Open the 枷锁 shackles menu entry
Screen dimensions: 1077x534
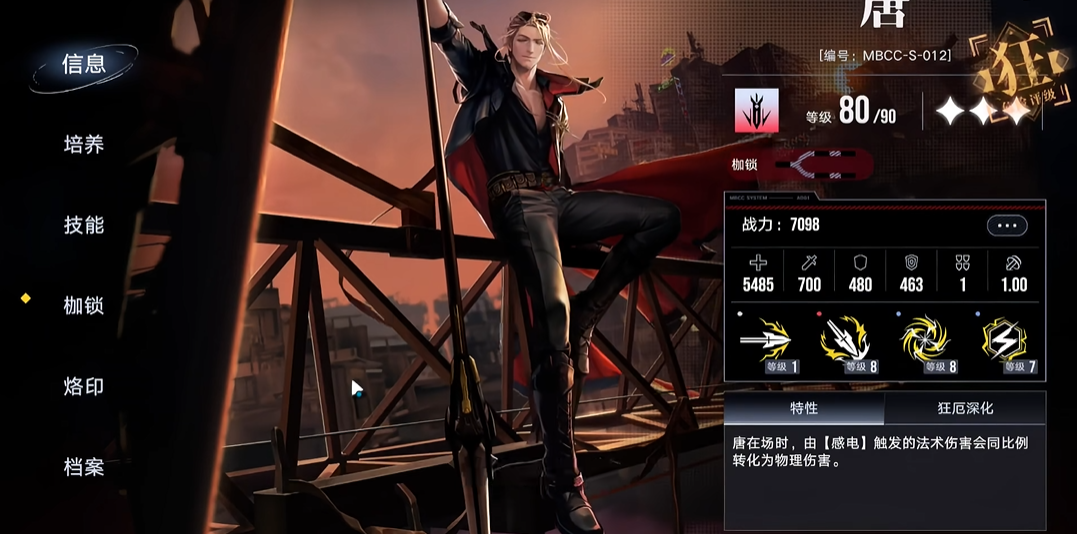[x=84, y=306]
